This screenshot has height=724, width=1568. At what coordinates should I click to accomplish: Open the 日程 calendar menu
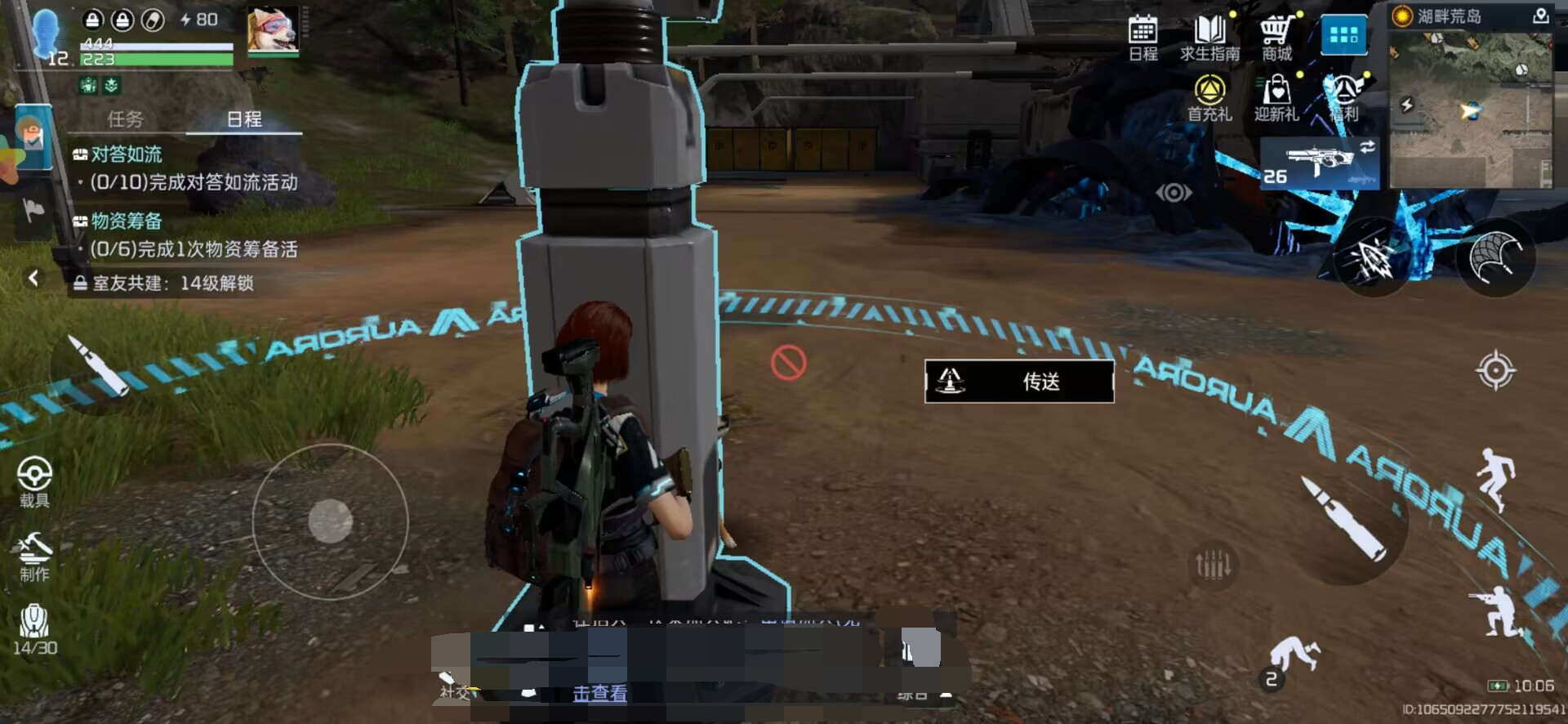click(1143, 38)
